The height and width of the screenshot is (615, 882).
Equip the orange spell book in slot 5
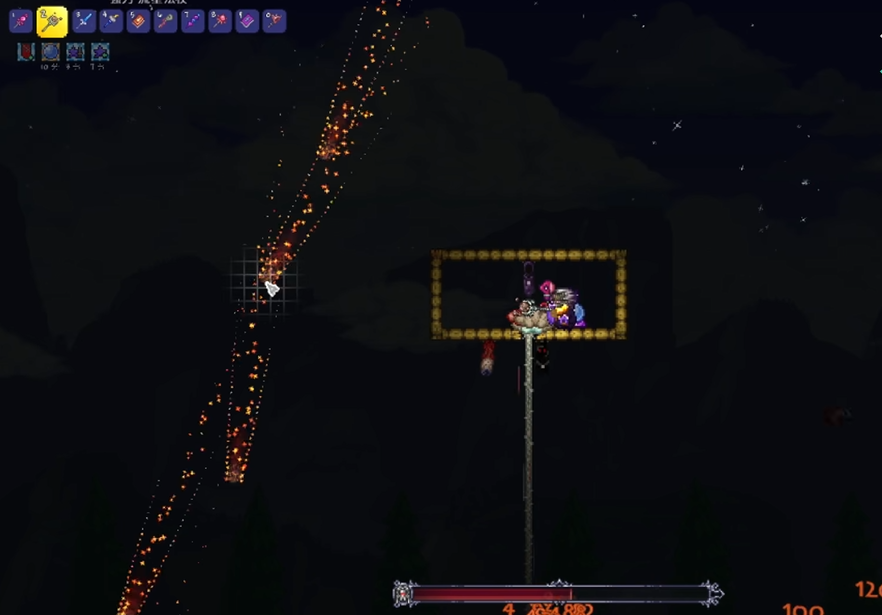click(138, 21)
